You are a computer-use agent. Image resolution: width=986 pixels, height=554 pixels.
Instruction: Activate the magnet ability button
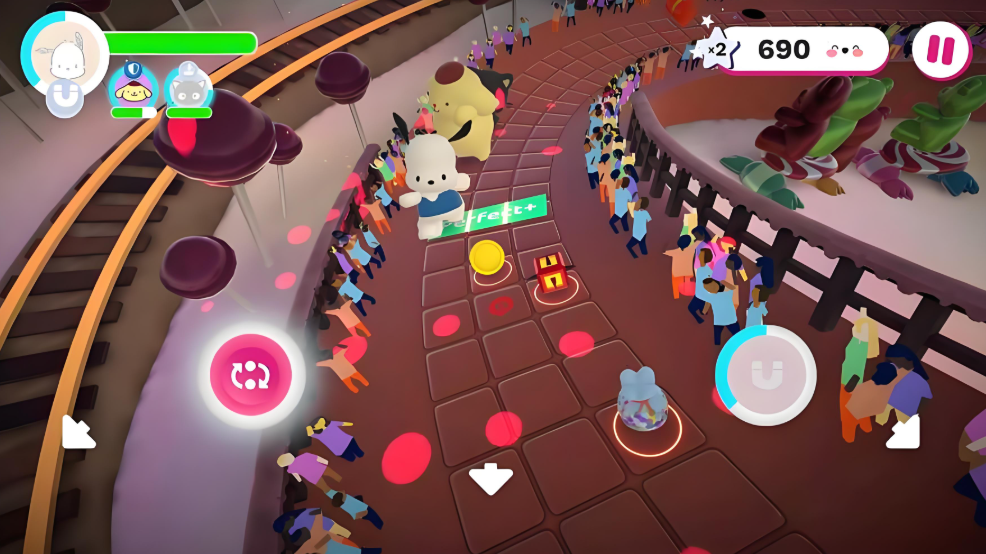[766, 375]
